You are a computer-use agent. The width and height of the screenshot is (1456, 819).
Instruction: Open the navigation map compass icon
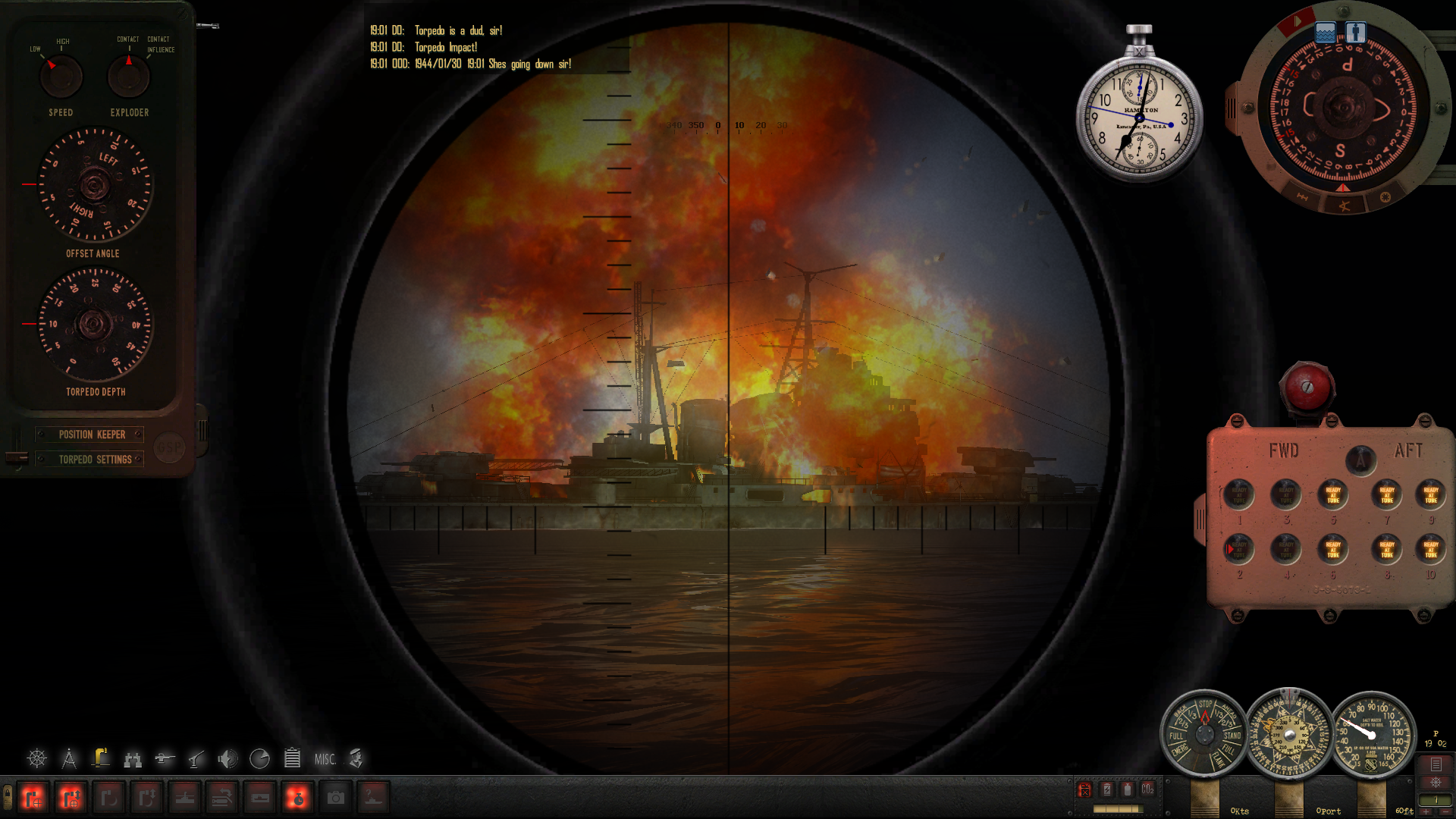69,758
